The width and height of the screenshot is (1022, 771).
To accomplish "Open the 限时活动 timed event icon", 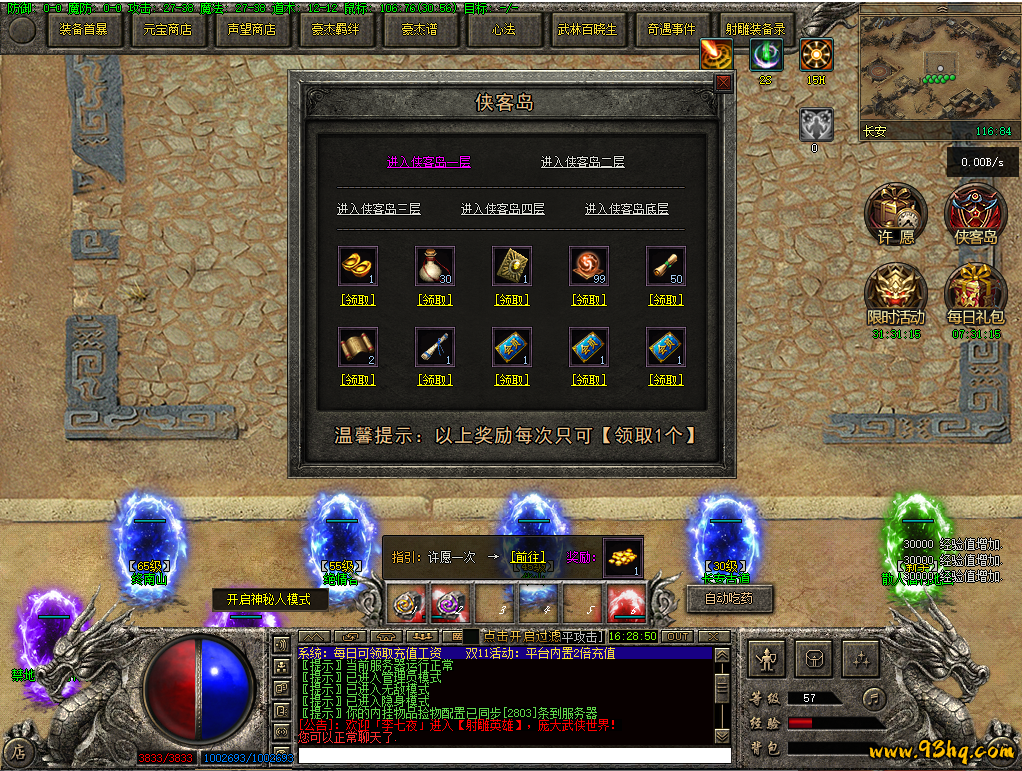I will coord(896,295).
